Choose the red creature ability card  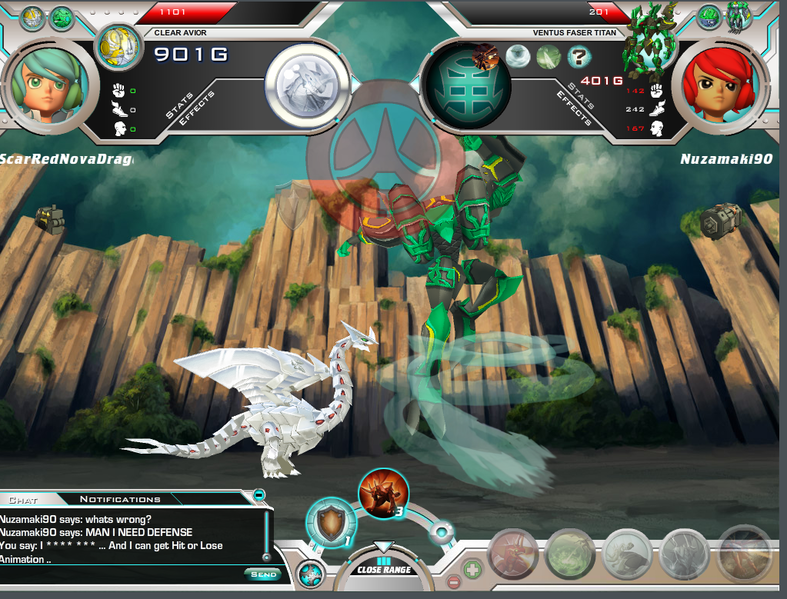(x=515, y=554)
